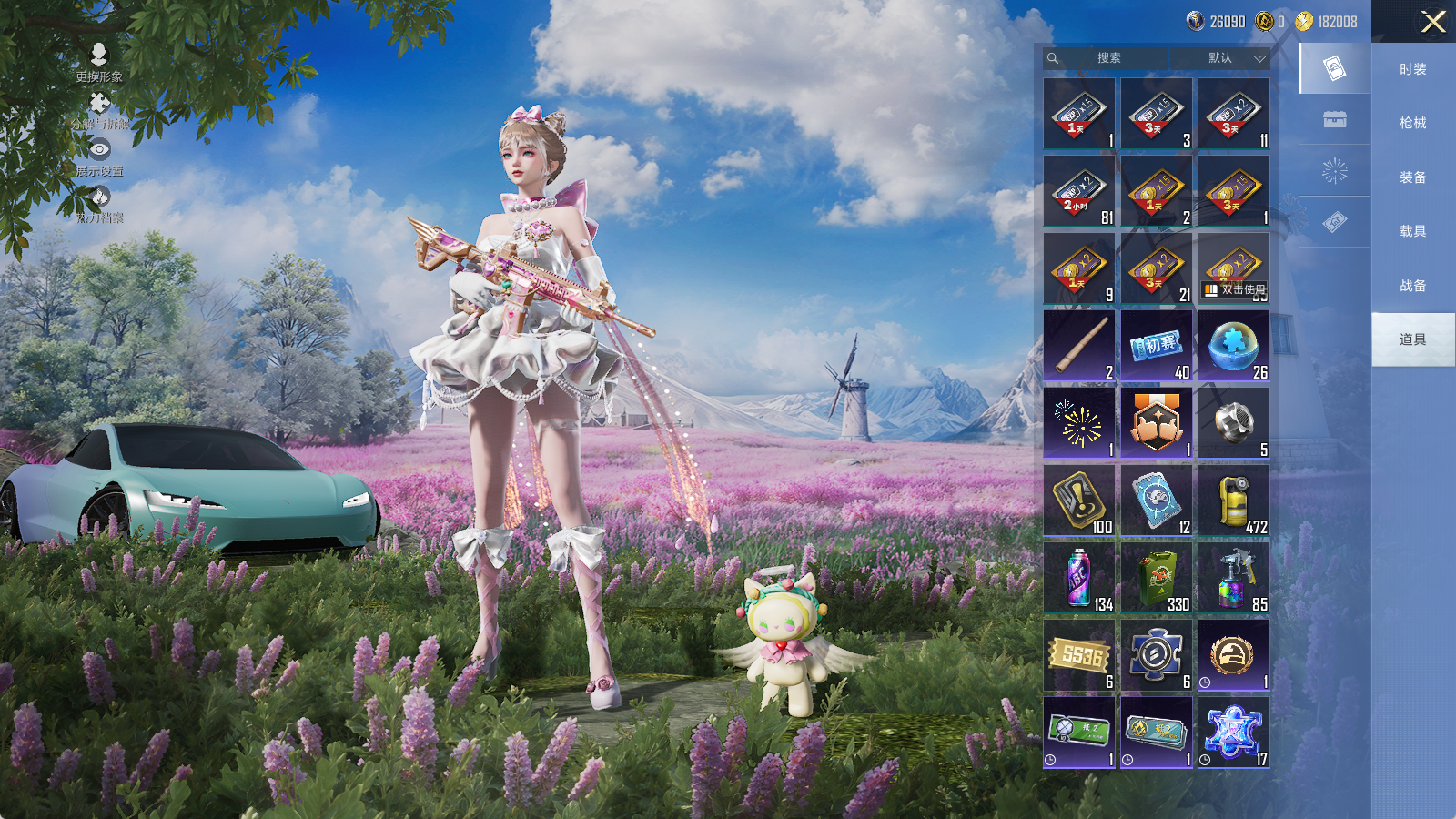Open 分解与拆解 (dismantle) function
The image size is (1456, 819).
[x=99, y=110]
